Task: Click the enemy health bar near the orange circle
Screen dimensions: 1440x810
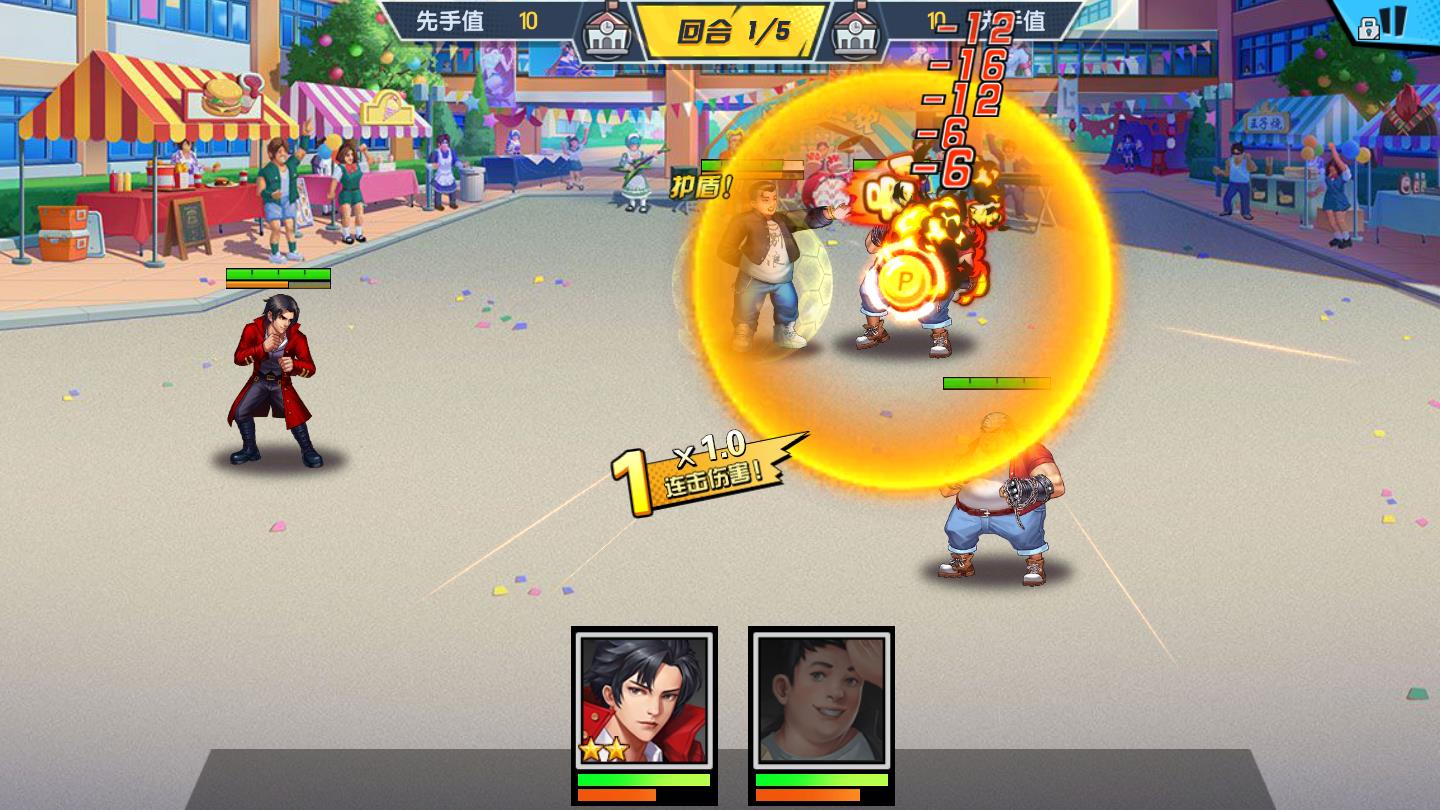Action: coord(998,381)
